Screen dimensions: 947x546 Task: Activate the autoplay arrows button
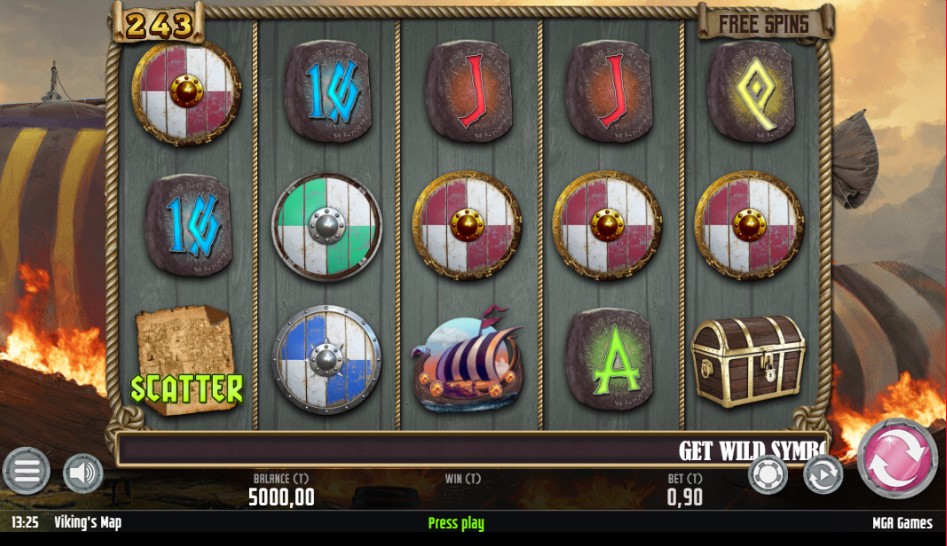pos(823,474)
